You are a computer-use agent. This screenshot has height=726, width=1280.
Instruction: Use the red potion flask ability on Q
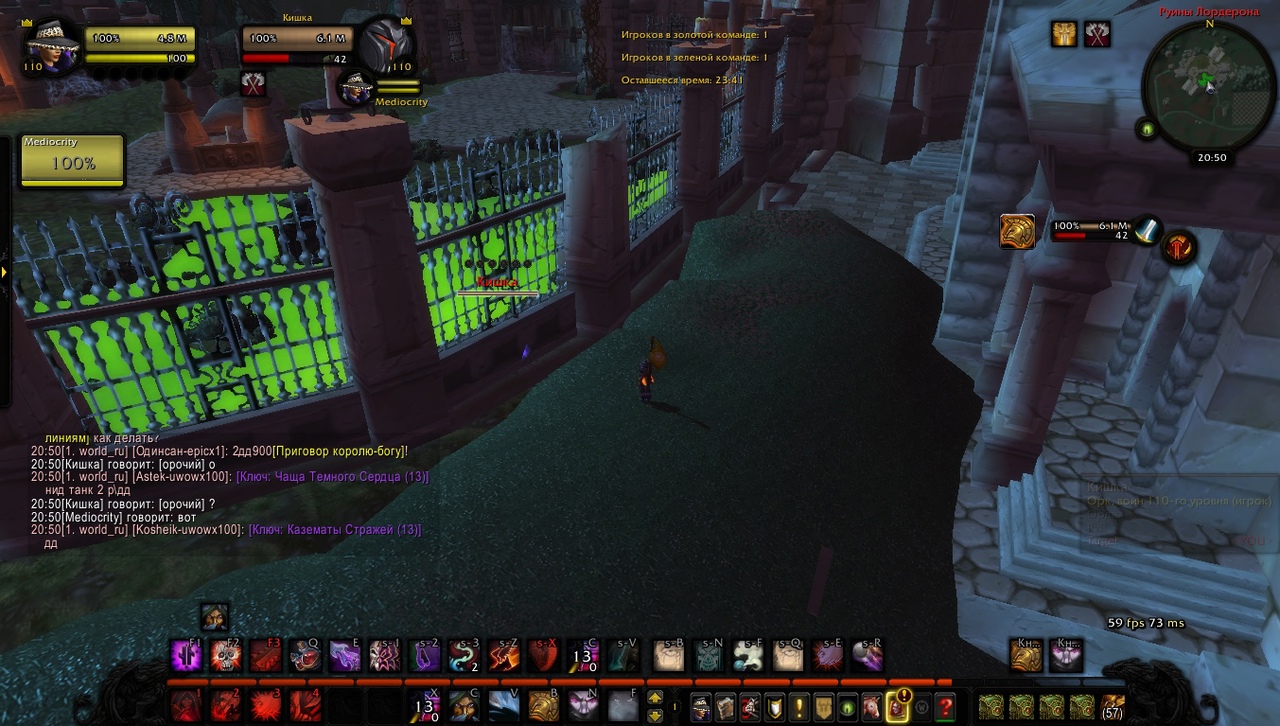tap(305, 656)
